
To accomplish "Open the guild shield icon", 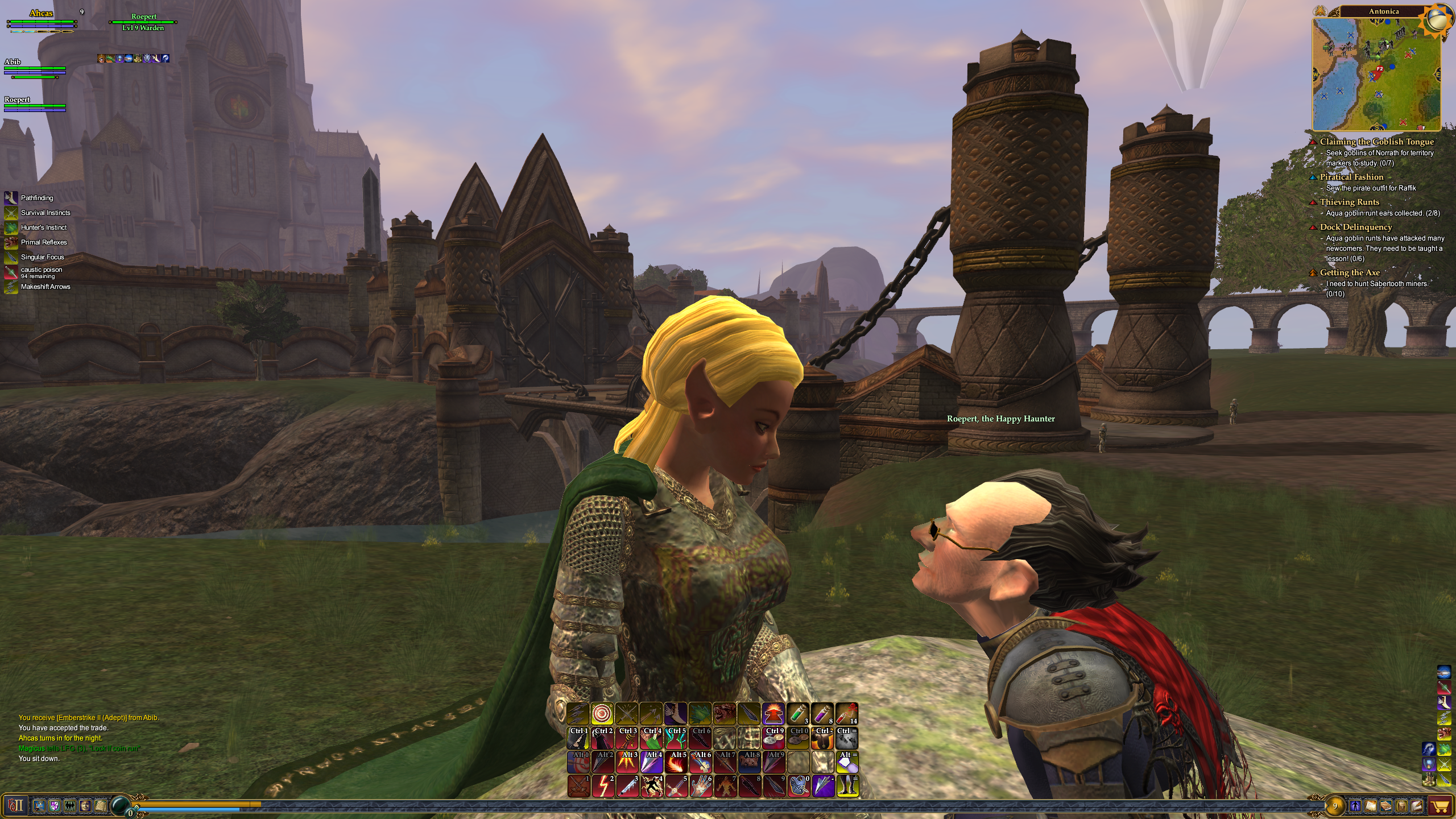I will point(55,805).
